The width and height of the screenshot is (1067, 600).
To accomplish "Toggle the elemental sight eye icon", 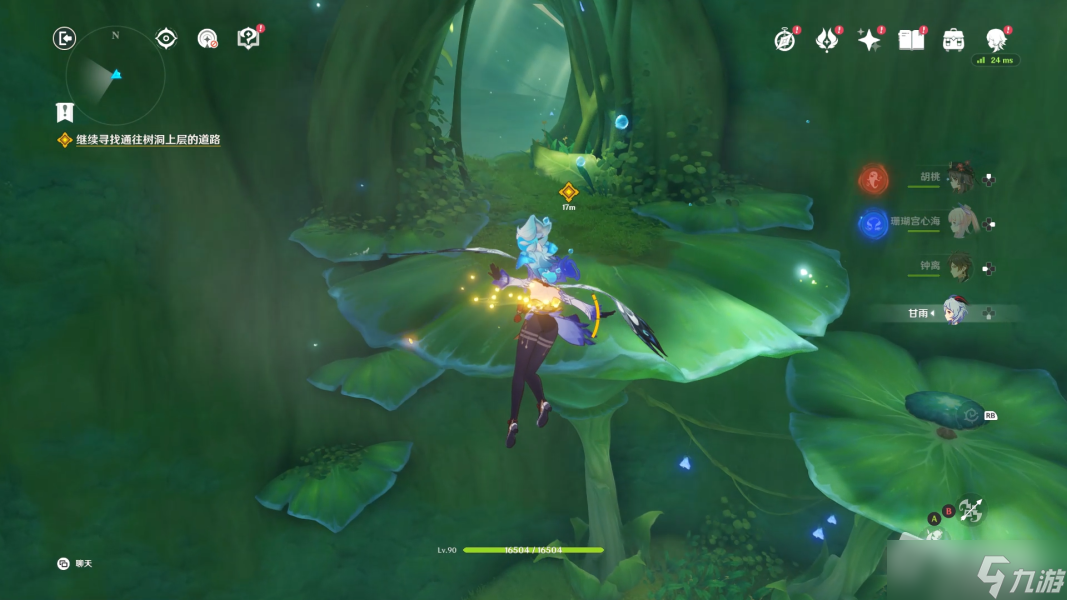I will click(x=166, y=39).
